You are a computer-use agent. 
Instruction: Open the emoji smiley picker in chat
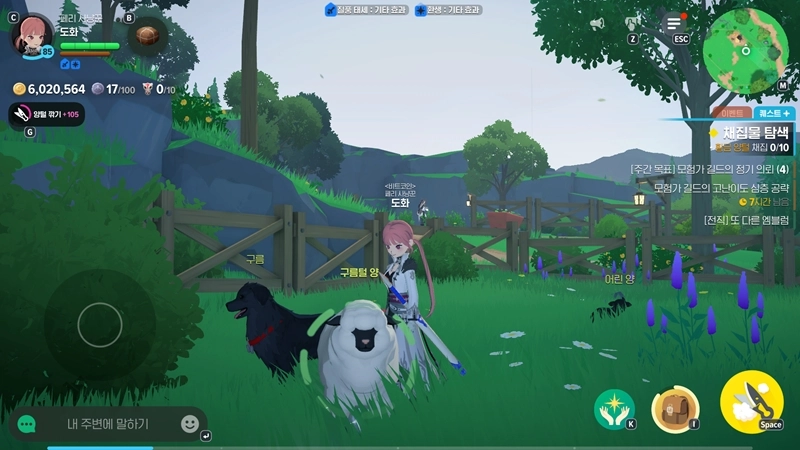coord(189,424)
